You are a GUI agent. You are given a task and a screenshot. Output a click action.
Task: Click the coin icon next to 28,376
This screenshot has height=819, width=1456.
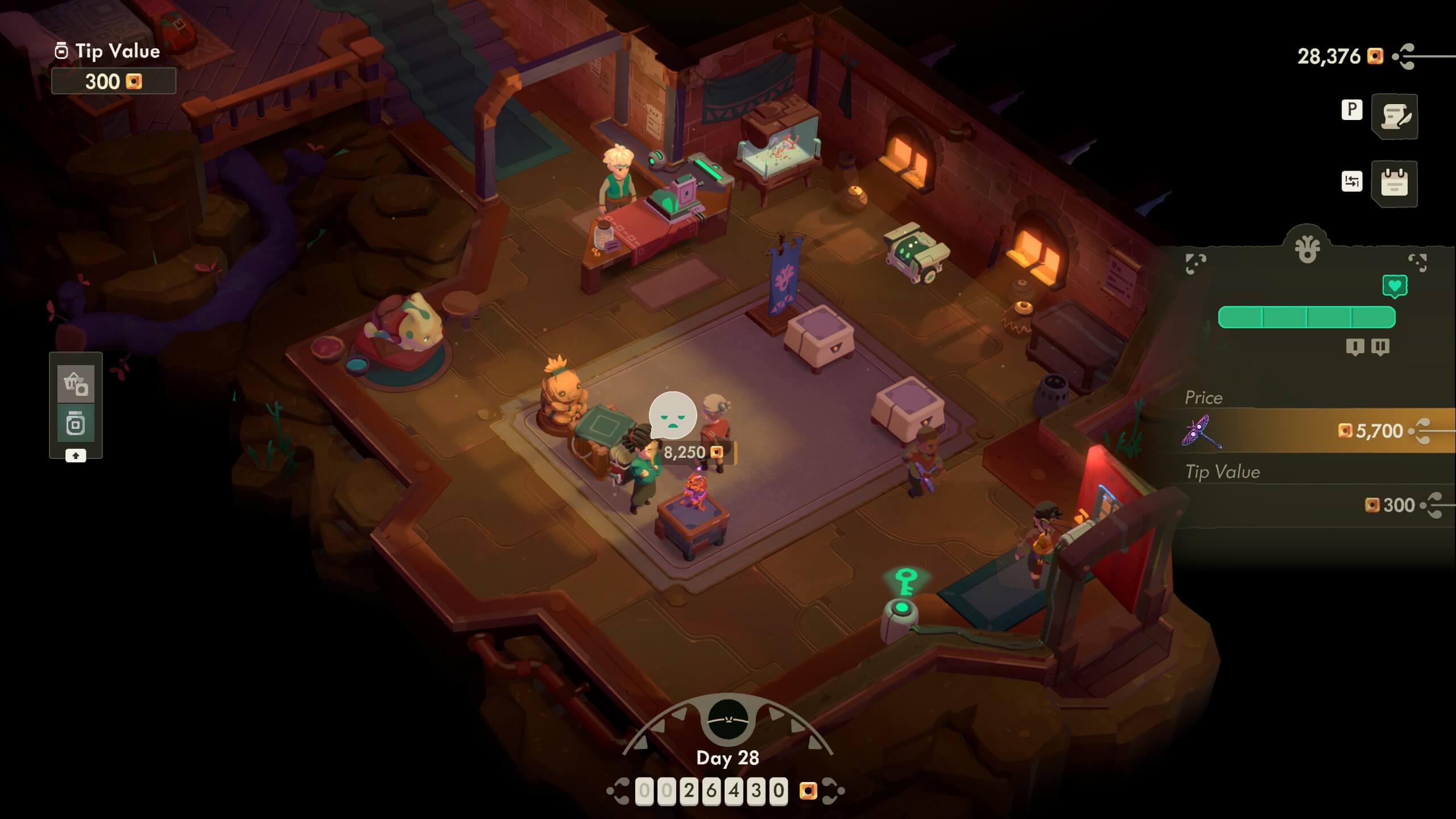[x=1375, y=57]
